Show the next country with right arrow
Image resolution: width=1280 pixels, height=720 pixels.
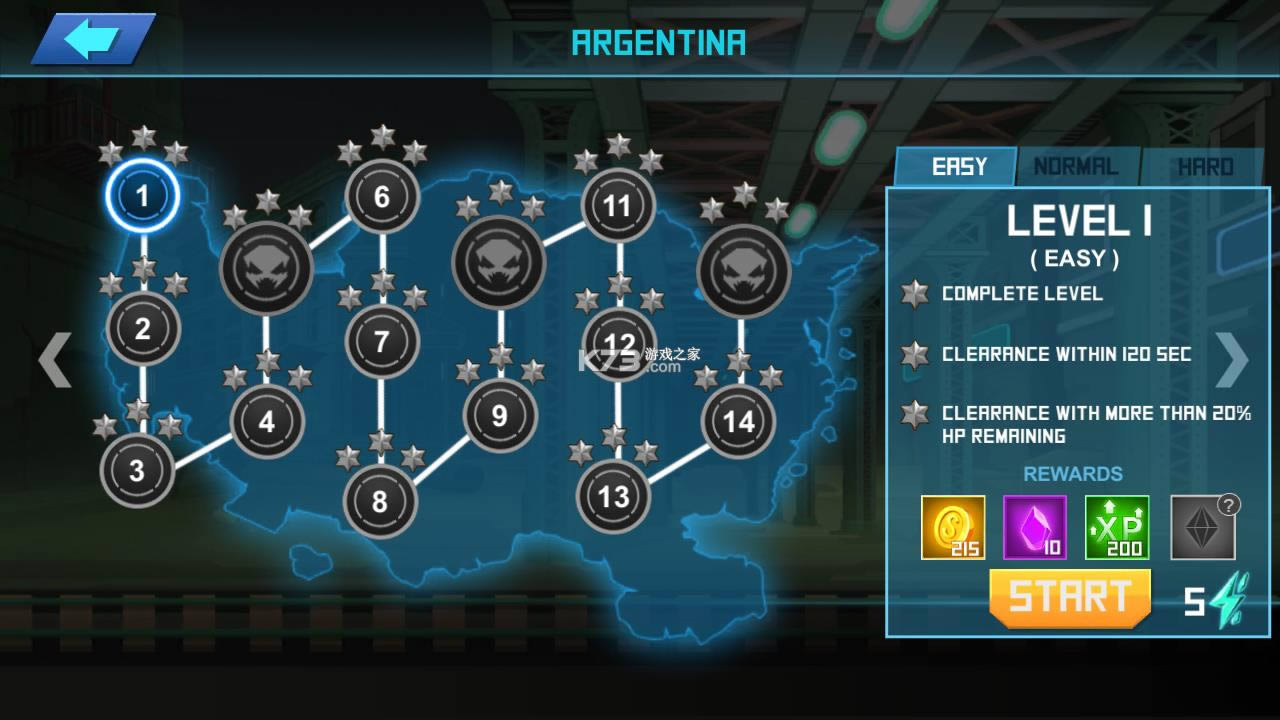[1232, 358]
